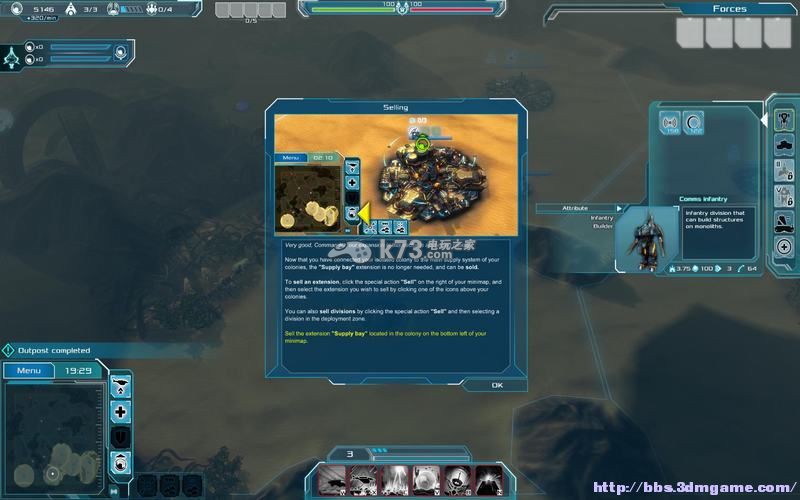Viewport: 800px width, 500px height.
Task: Activate the dome shield ability
Action: (x=423, y=480)
